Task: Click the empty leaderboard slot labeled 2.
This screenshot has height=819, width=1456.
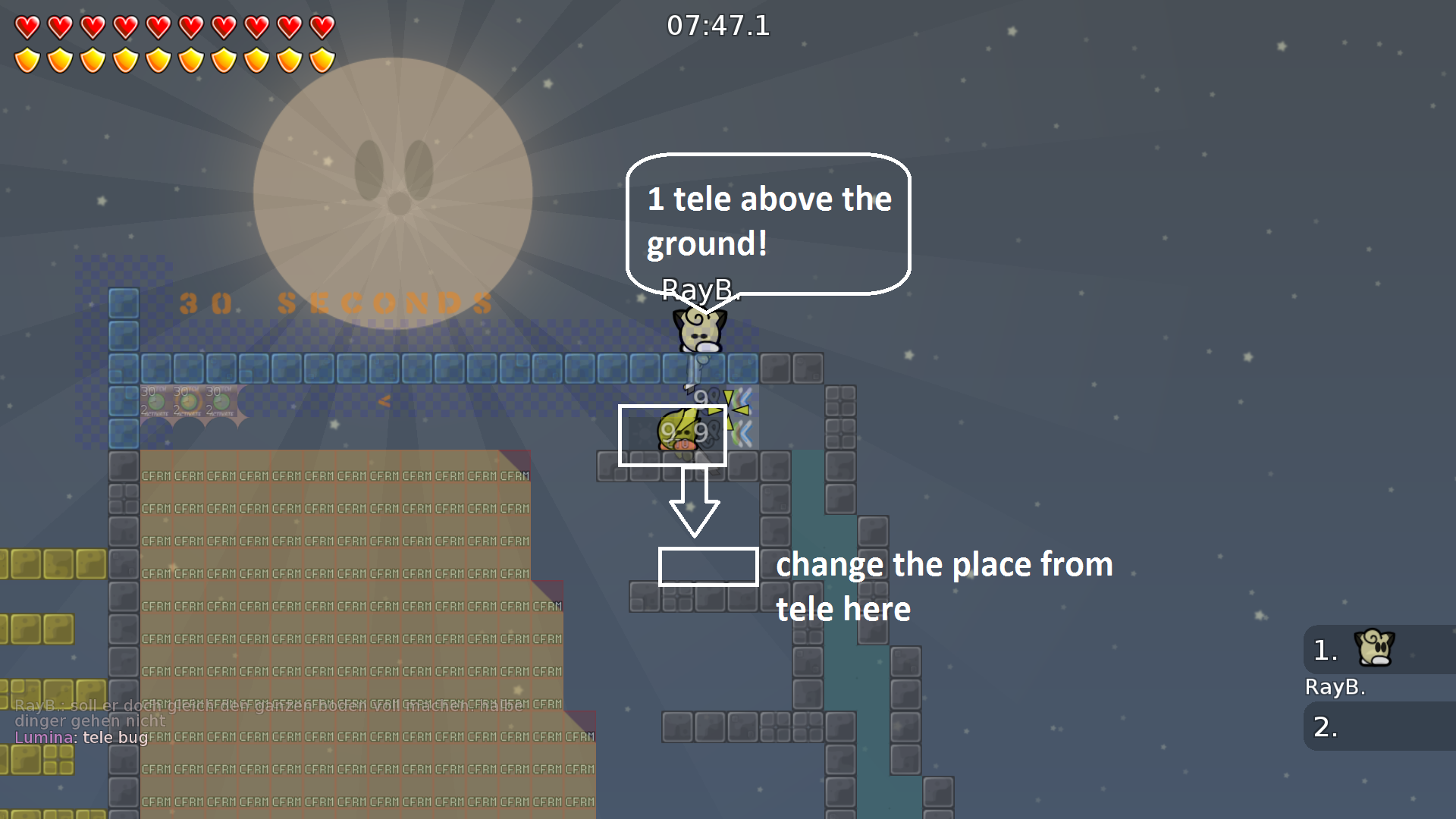Action: coord(1323,726)
